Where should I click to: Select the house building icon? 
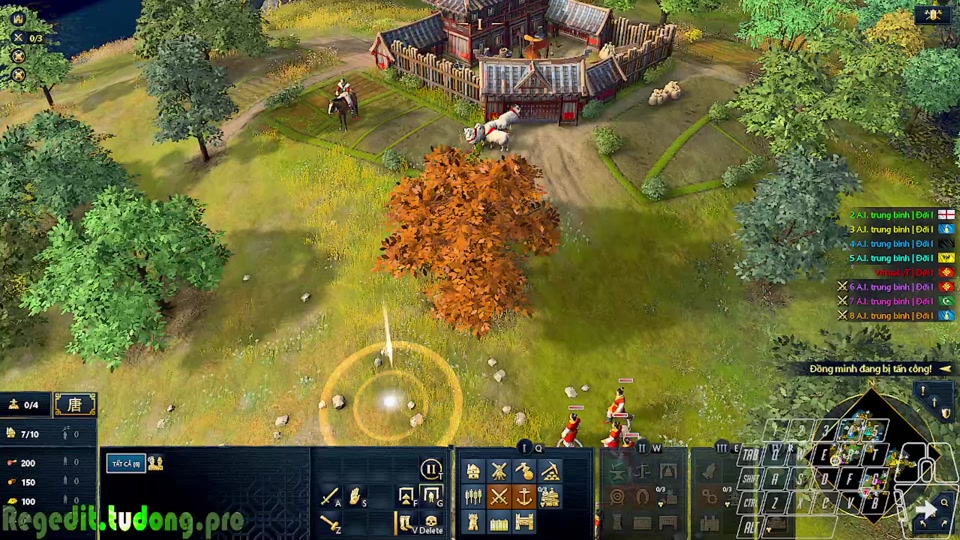(473, 471)
